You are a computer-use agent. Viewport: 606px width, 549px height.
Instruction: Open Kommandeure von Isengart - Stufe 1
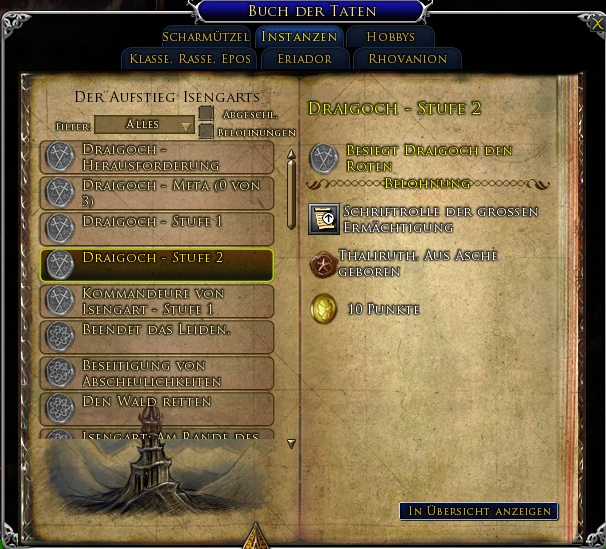[x=157, y=301]
